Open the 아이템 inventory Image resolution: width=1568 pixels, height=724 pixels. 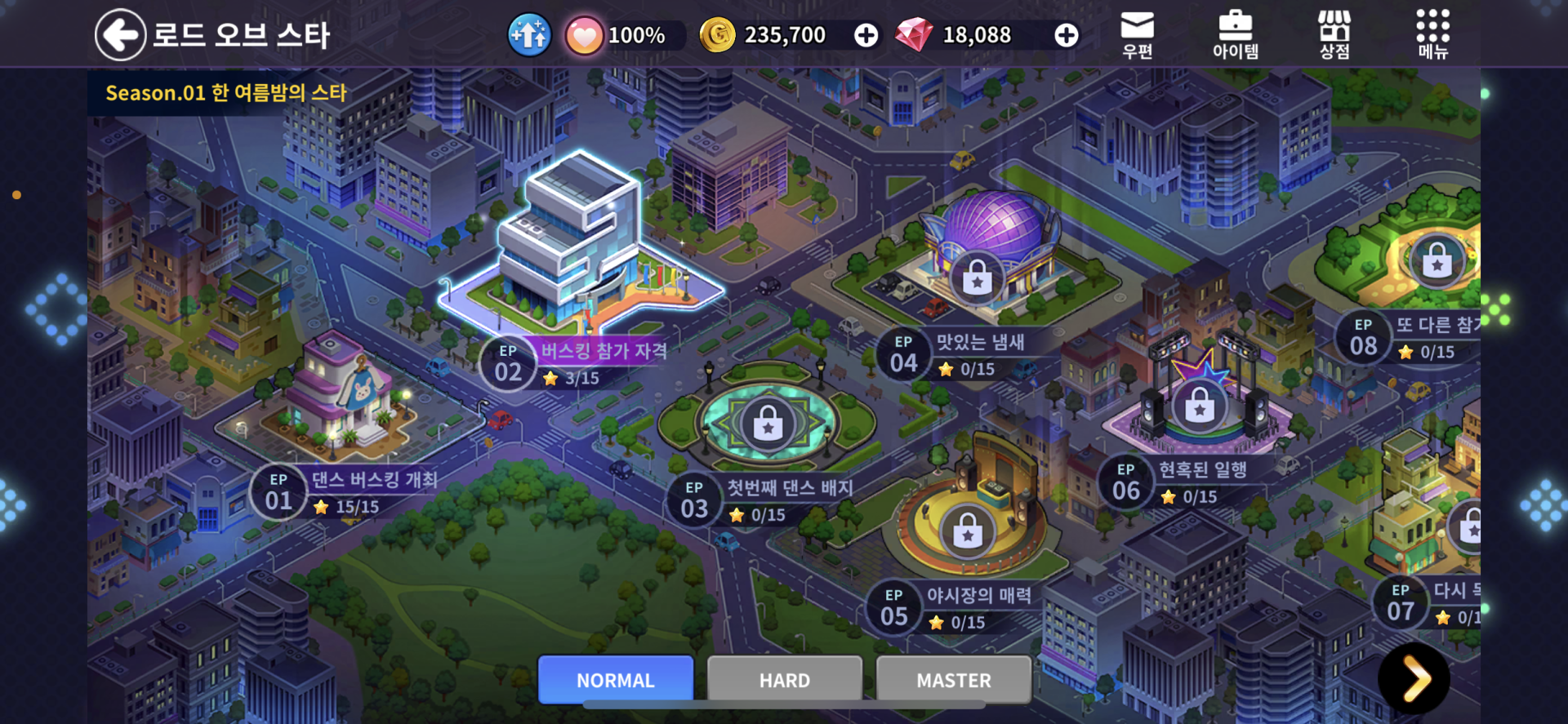(1235, 35)
